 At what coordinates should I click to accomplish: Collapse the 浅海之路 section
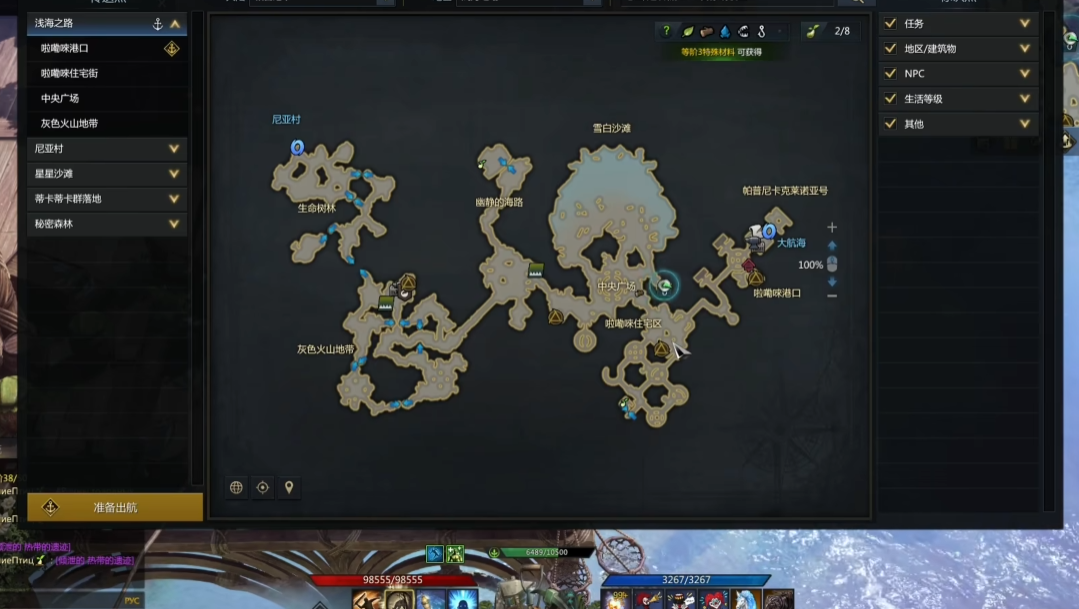coord(175,23)
